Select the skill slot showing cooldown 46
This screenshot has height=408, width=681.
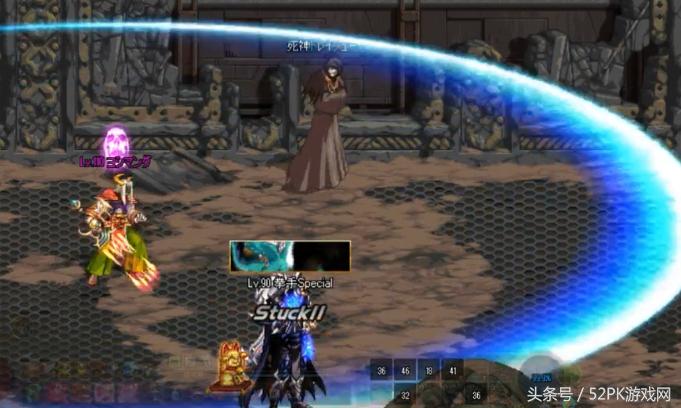[405, 371]
